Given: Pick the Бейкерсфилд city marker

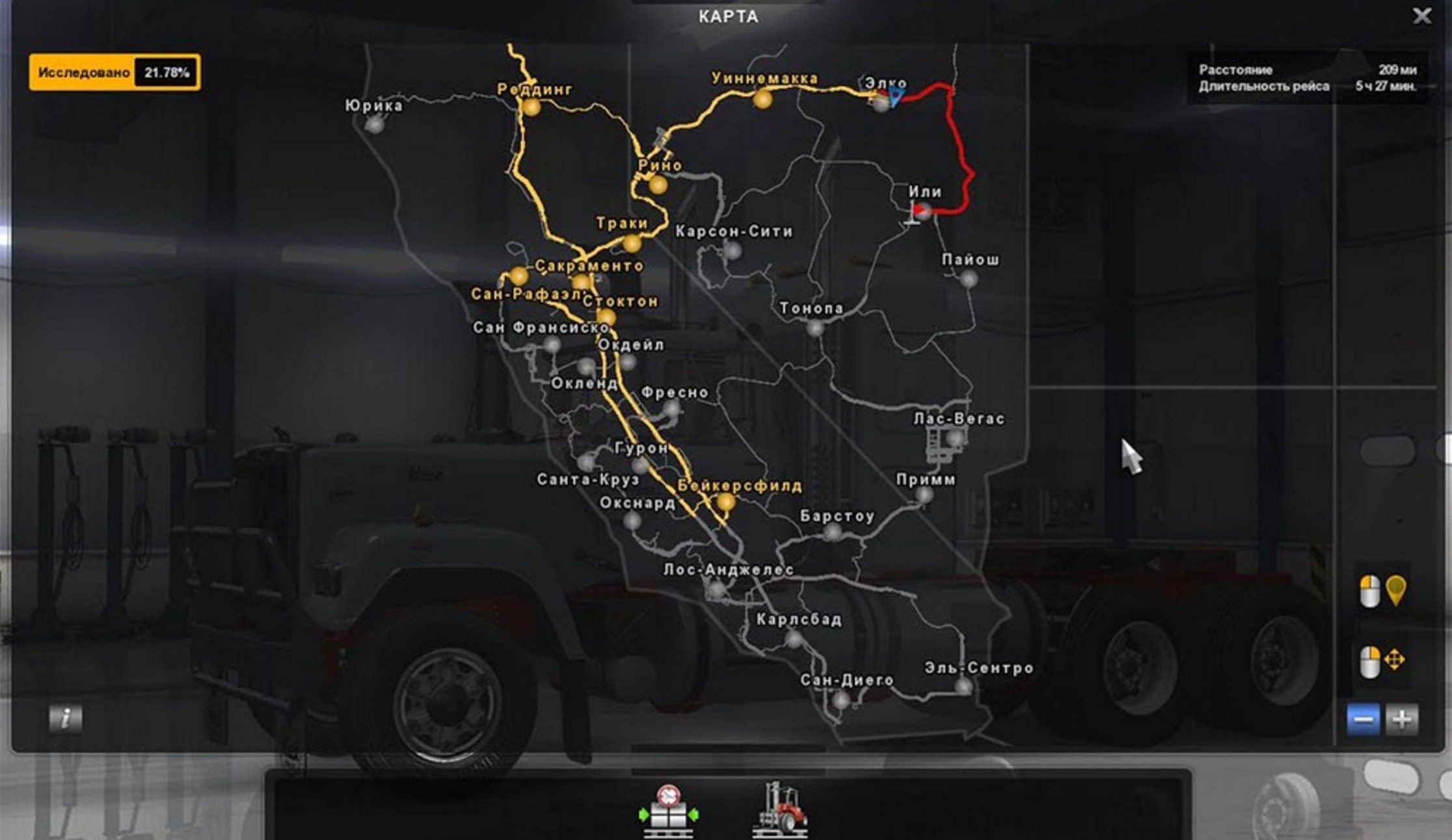Looking at the screenshot, I should coord(725,502).
